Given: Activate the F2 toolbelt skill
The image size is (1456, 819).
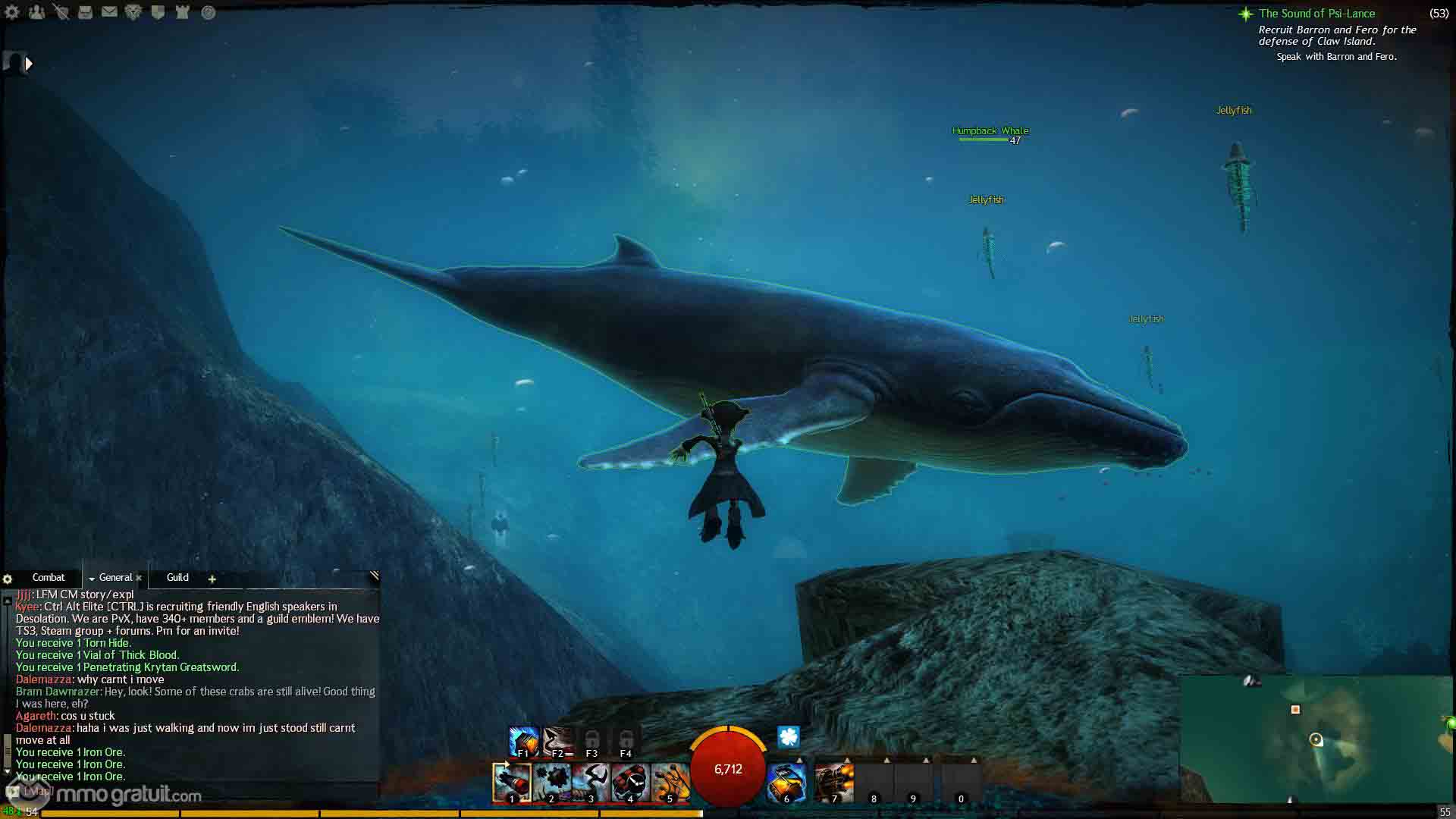Looking at the screenshot, I should coord(557,741).
